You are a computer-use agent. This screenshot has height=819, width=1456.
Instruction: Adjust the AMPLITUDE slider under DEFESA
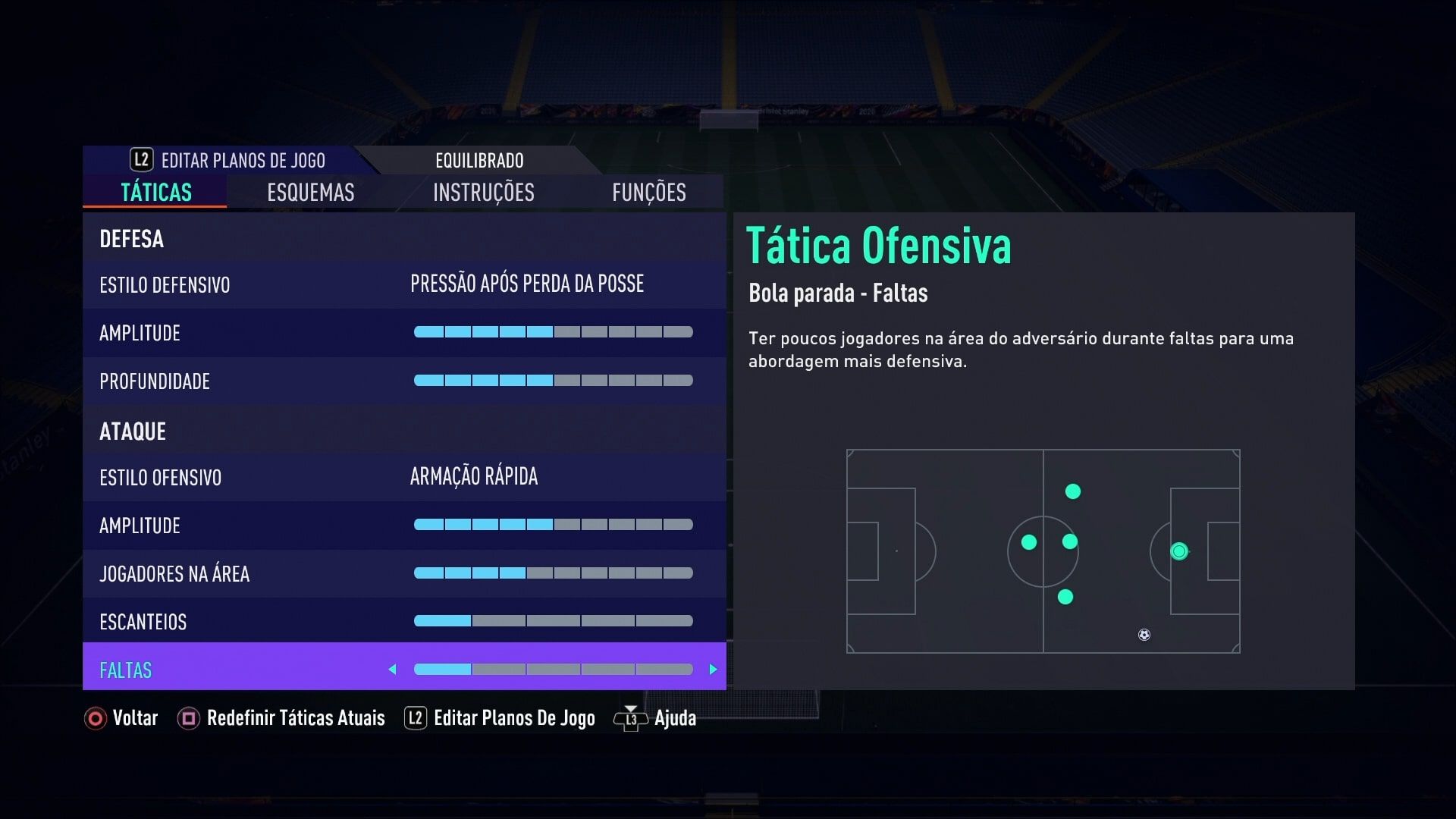pos(554,332)
